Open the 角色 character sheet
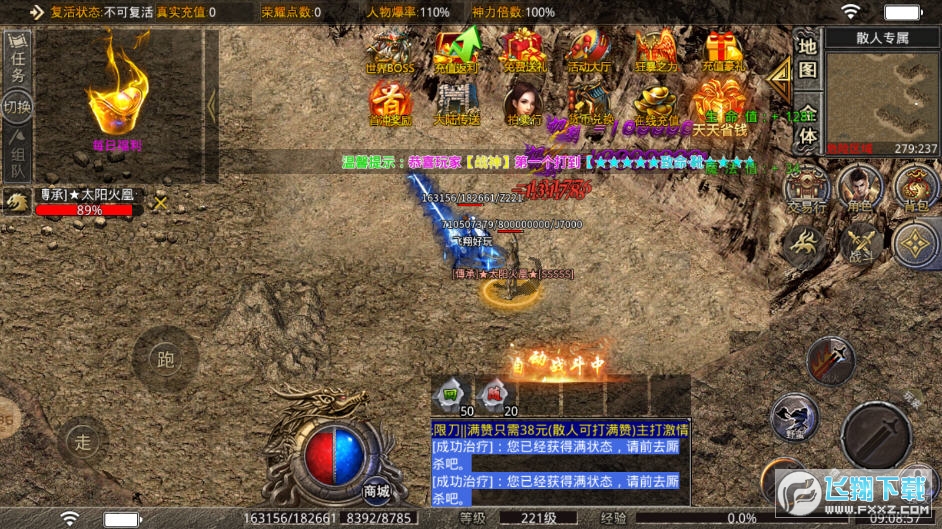The height and width of the screenshot is (529, 942). [x=860, y=187]
